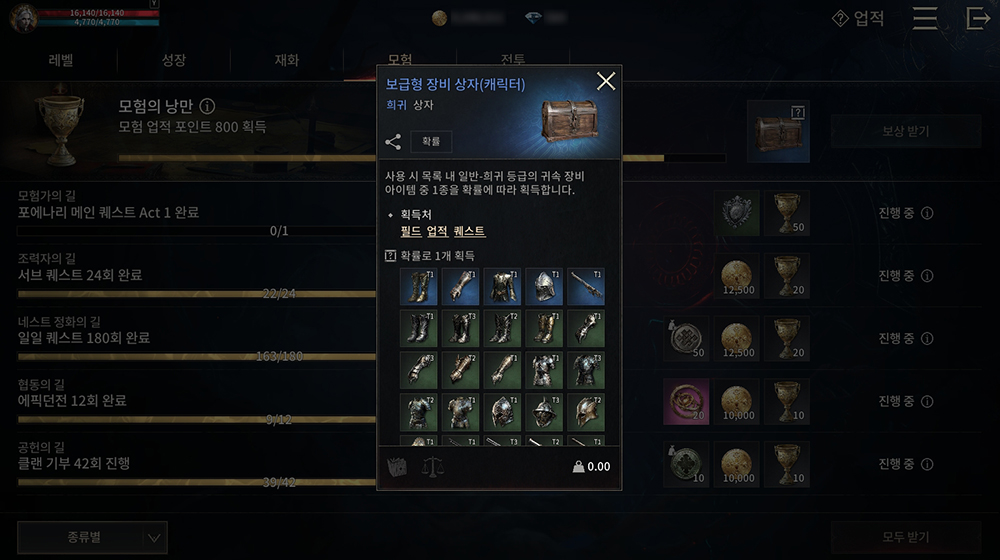Viewport: 1000px width, 560px height.
Task: Close the supply equipment box popup
Action: coord(605,82)
